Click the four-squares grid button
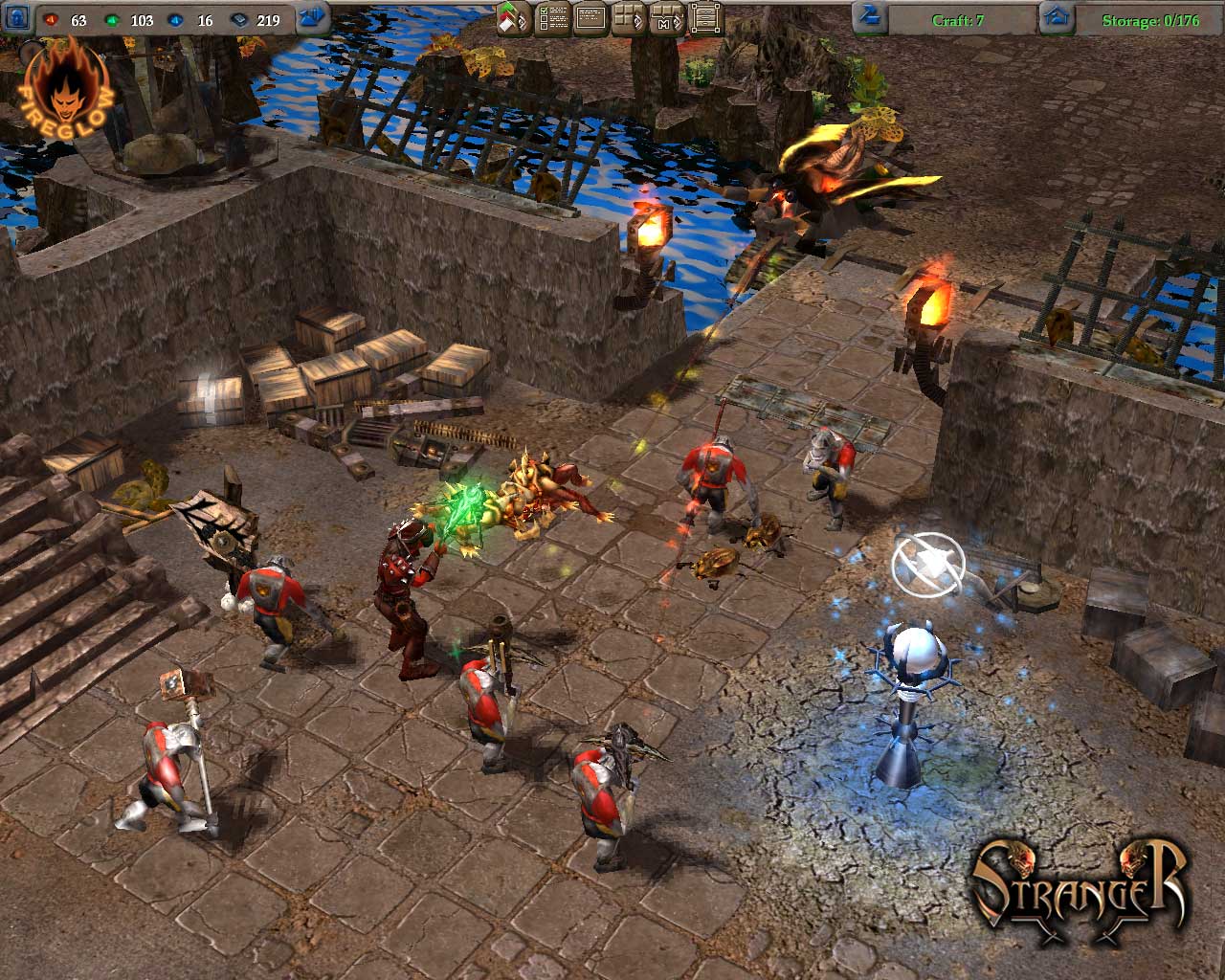This screenshot has height=980, width=1225. [628, 18]
